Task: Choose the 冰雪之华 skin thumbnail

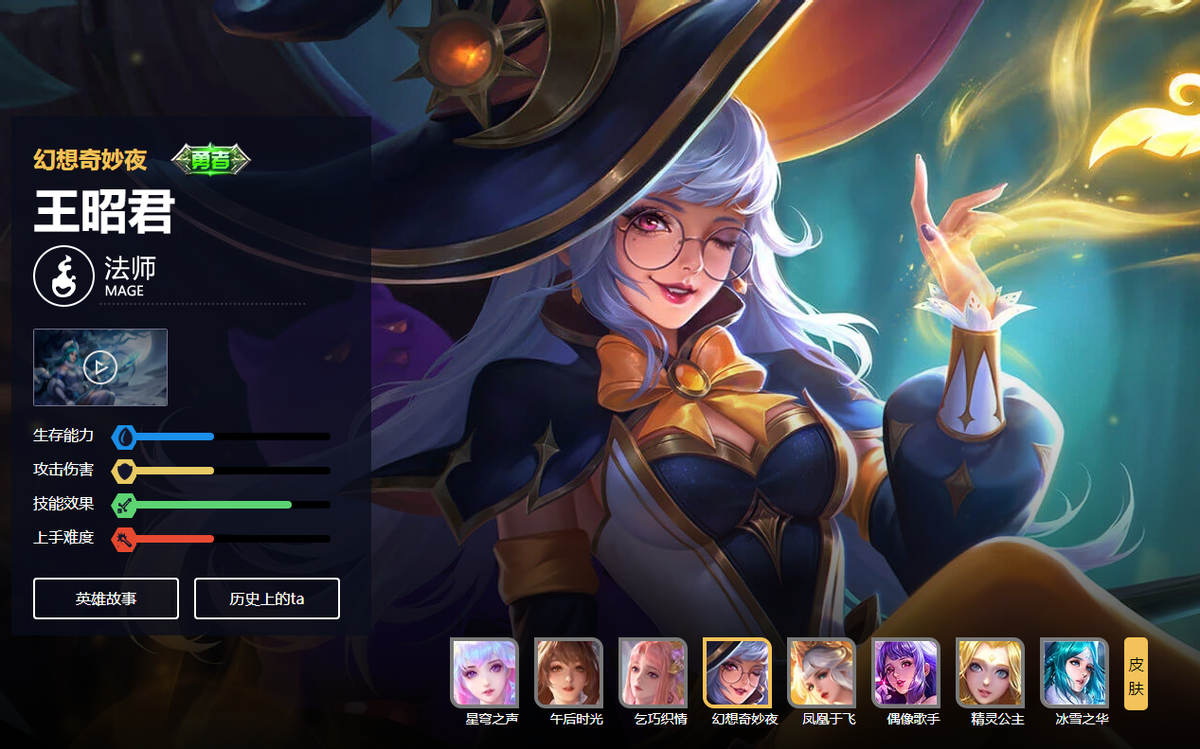Action: tap(1074, 672)
